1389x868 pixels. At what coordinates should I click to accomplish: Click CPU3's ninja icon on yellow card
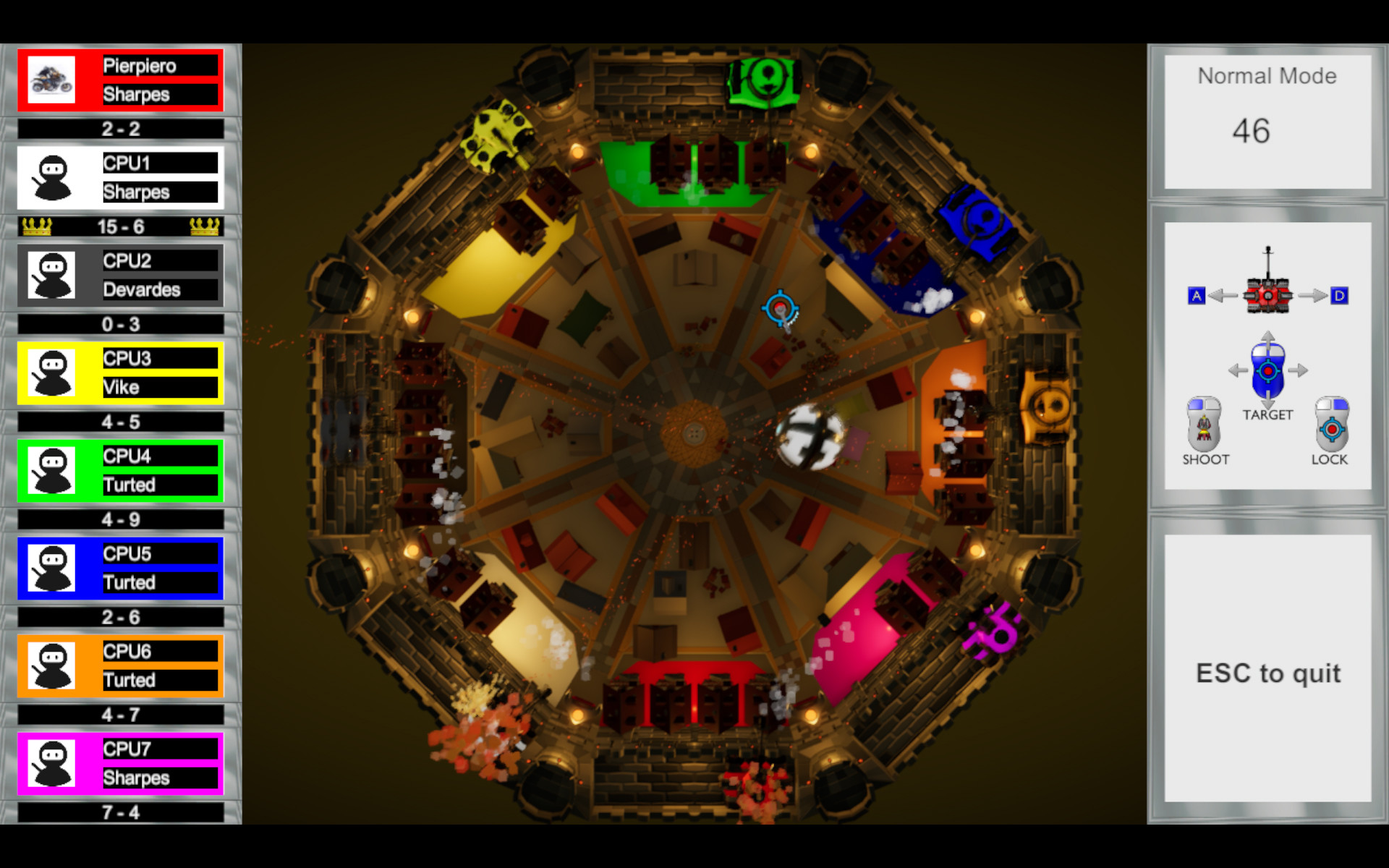[51, 373]
